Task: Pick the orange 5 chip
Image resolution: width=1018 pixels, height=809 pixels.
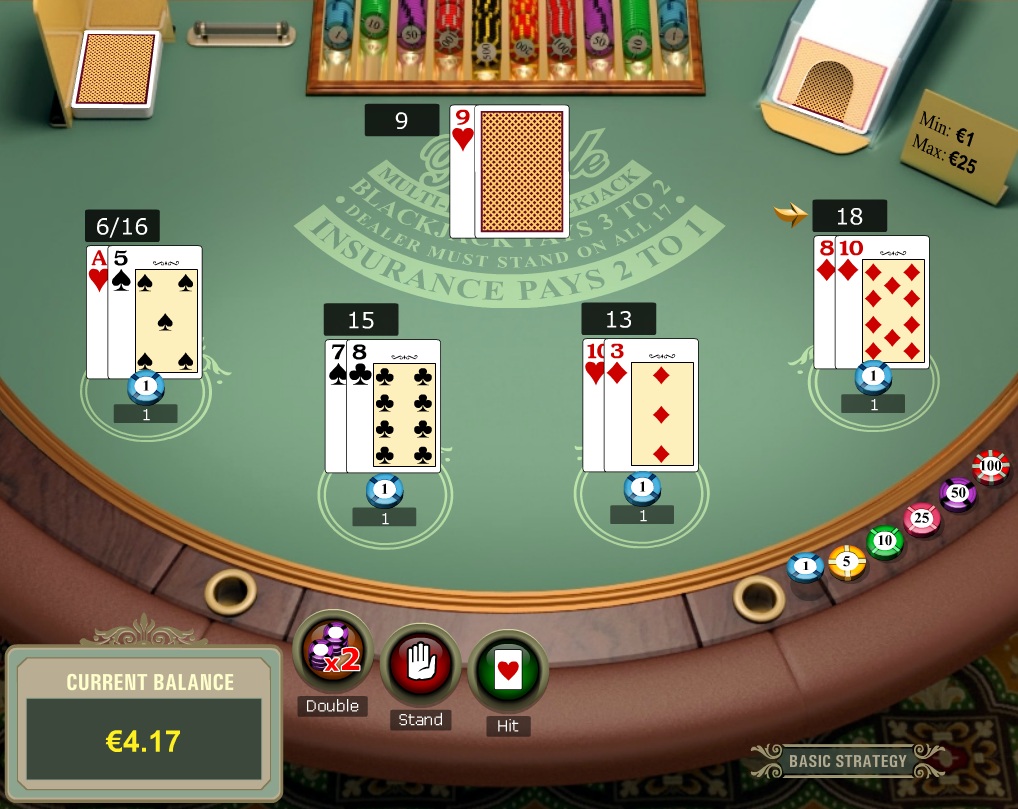Action: click(846, 562)
